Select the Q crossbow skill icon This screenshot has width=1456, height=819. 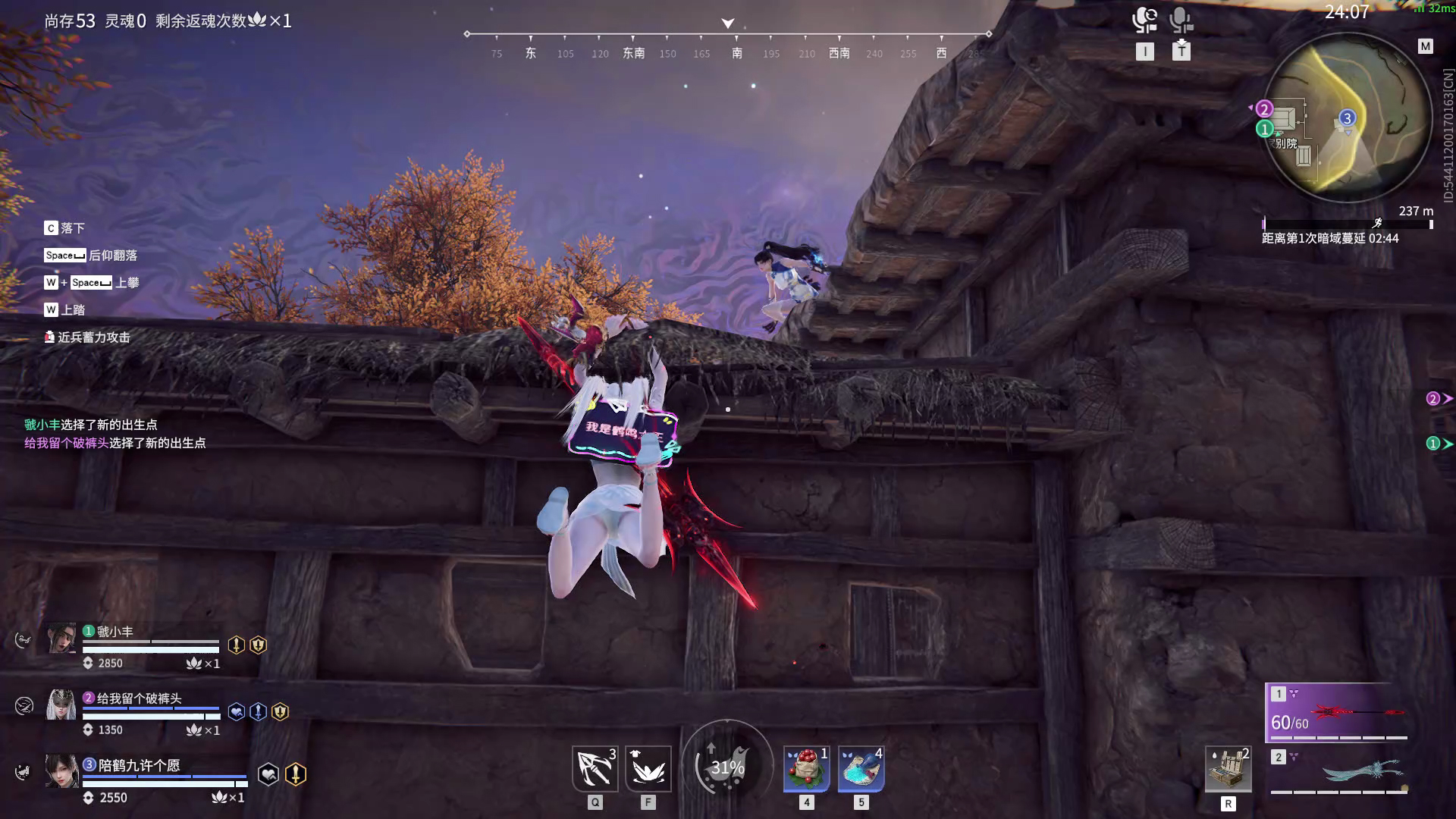coord(595,767)
